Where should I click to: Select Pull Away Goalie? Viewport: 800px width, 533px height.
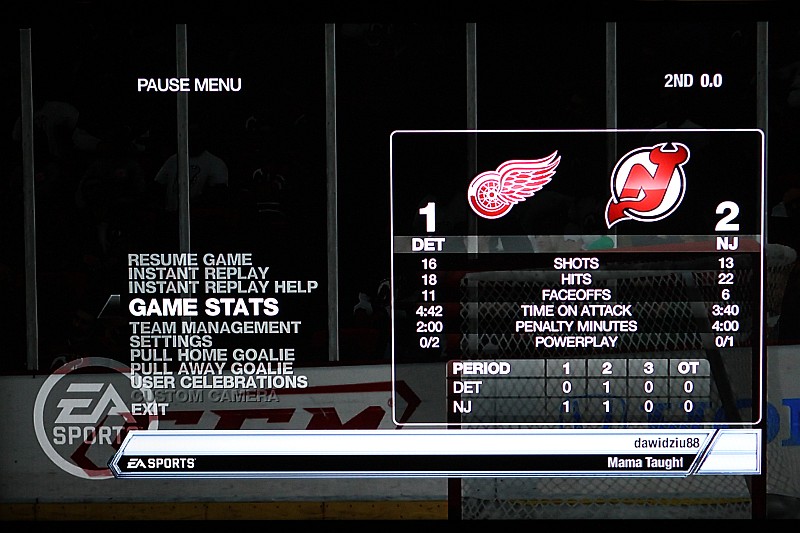[211, 368]
